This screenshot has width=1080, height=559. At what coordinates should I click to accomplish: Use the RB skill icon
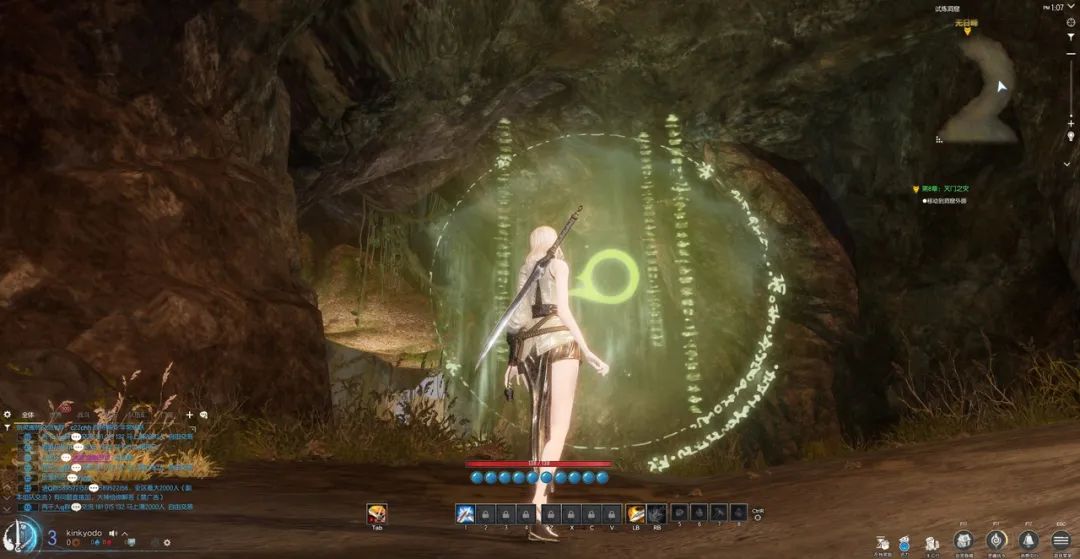pyautogui.click(x=657, y=513)
